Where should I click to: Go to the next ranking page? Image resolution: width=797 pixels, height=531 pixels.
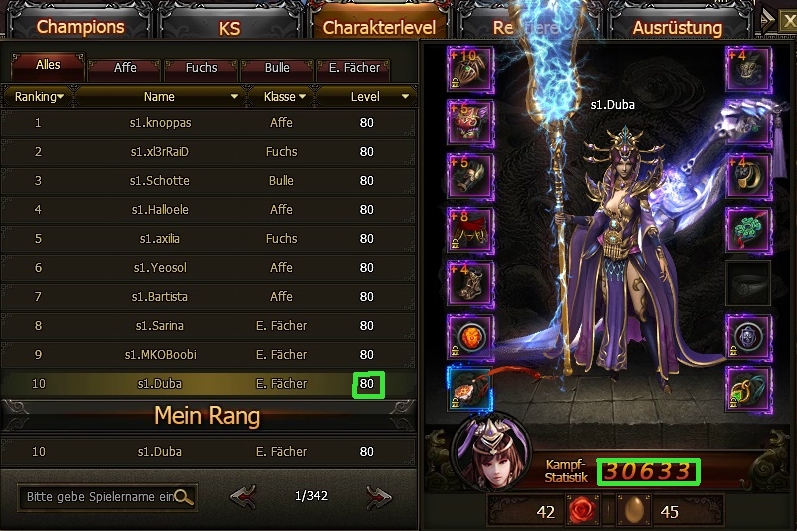(378, 496)
